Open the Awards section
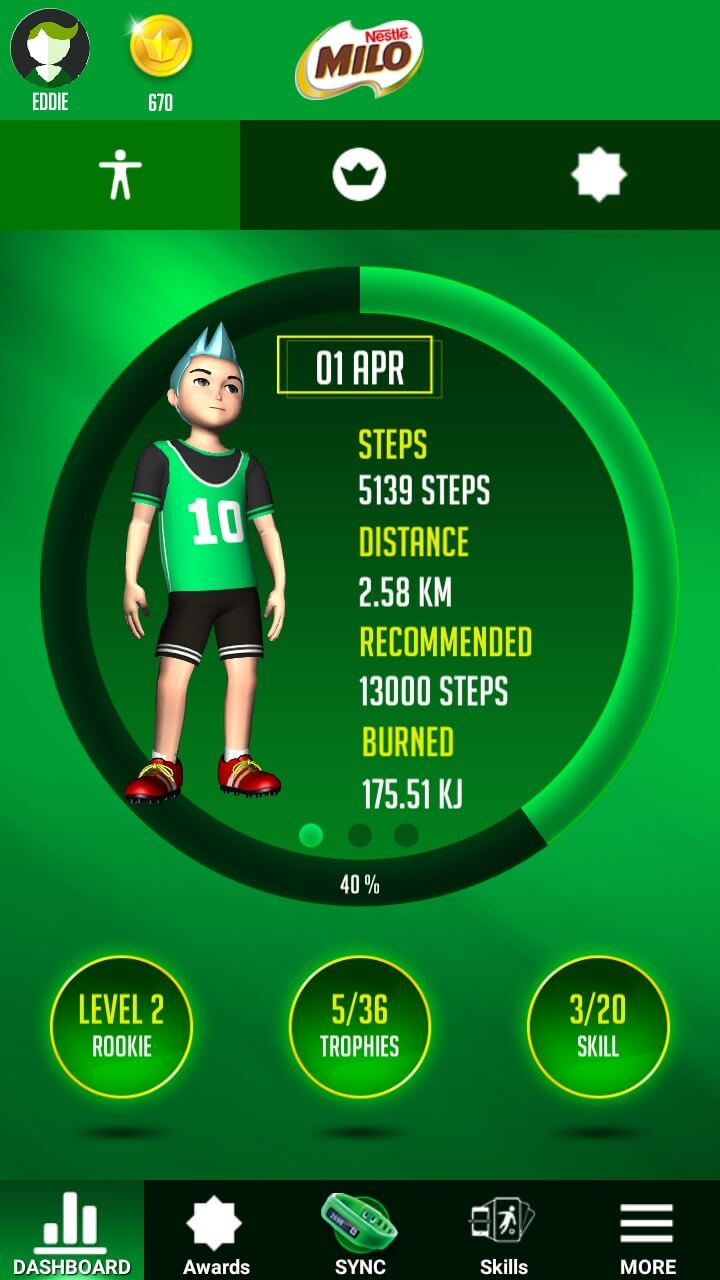 [x=216, y=1232]
